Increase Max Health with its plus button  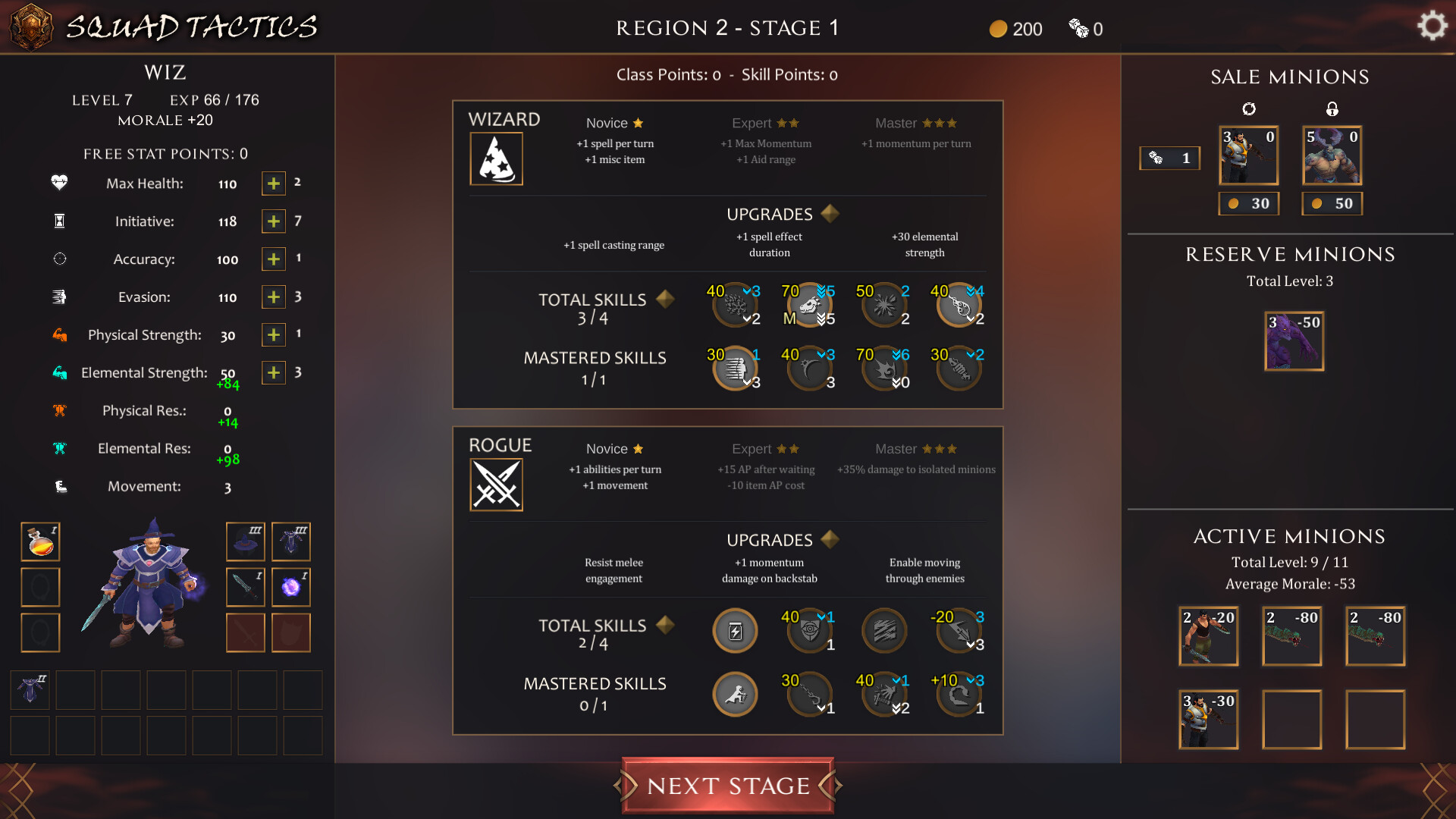[273, 183]
